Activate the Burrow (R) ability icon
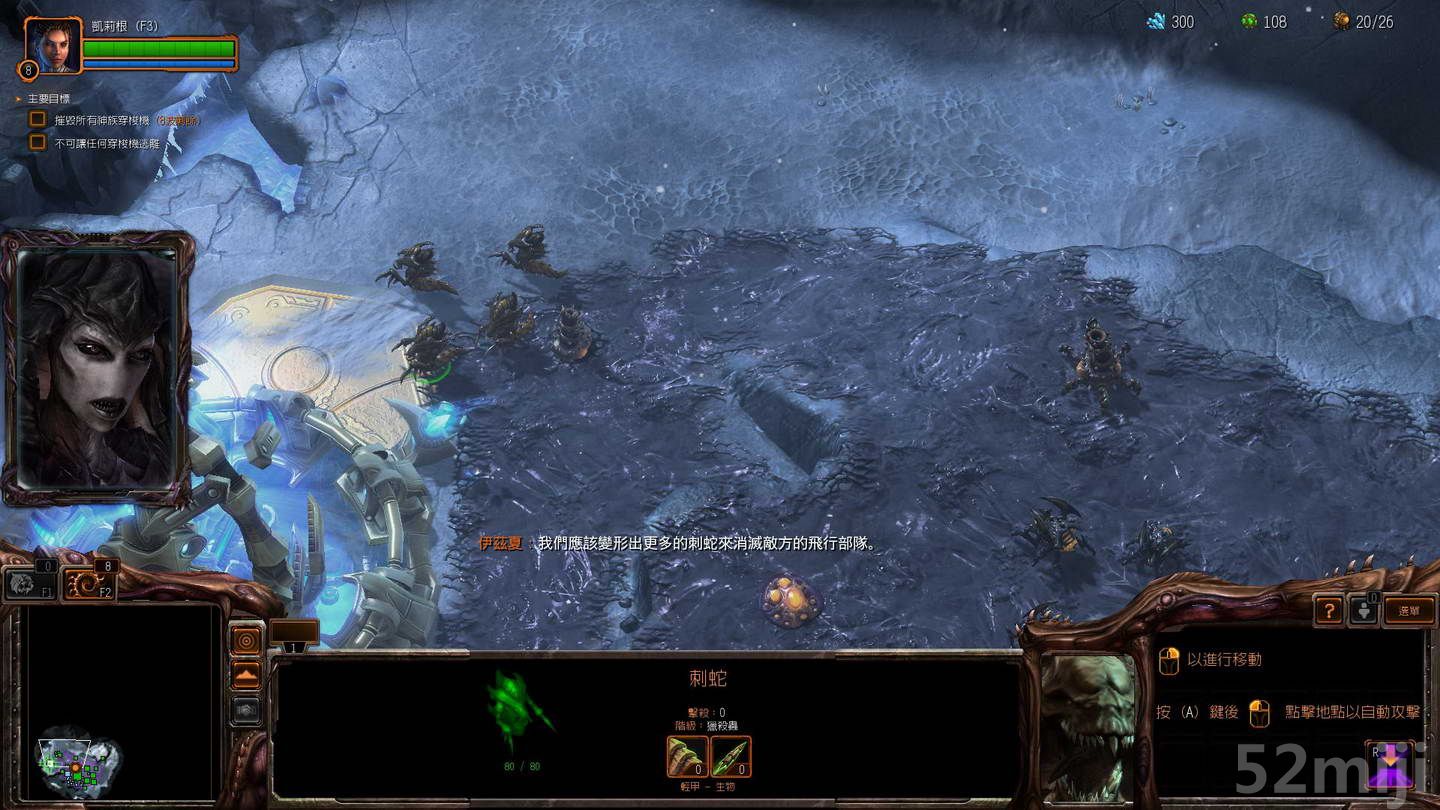 pyautogui.click(x=1391, y=765)
